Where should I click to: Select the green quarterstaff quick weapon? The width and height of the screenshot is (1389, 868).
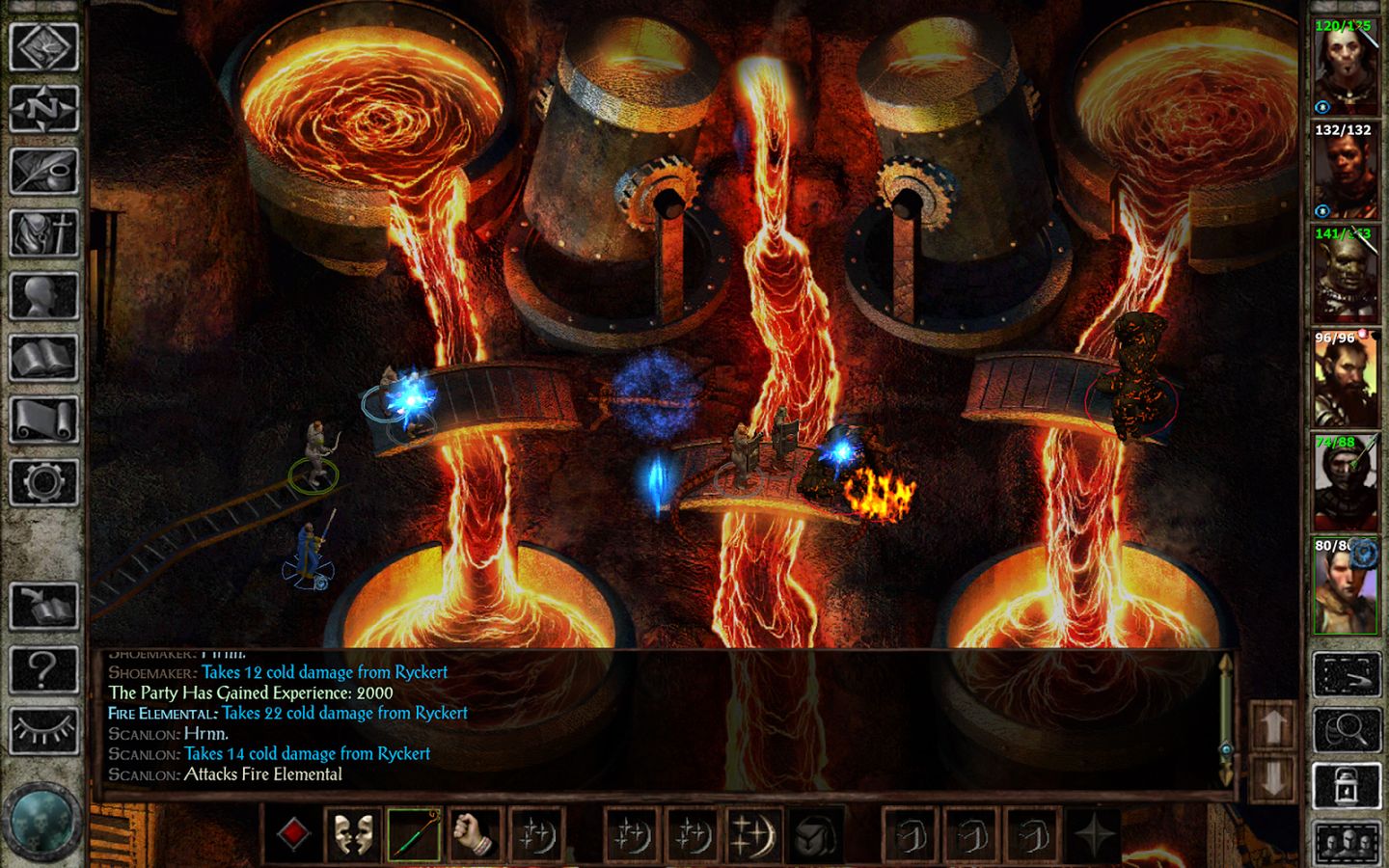click(413, 833)
